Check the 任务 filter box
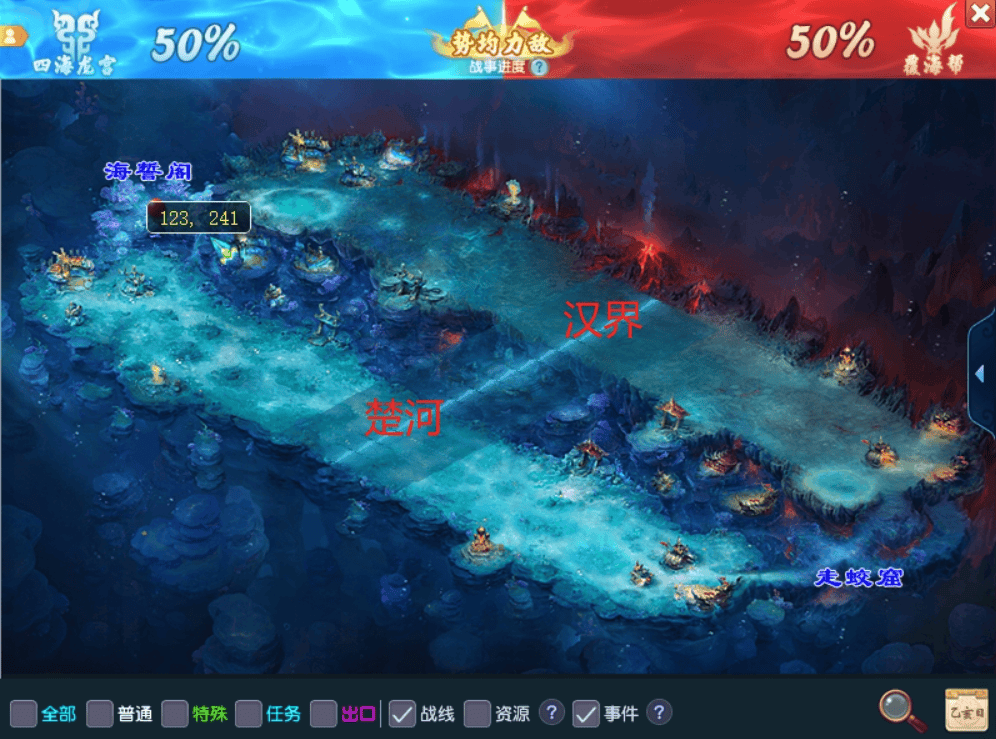This screenshot has width=996, height=739. 249,713
